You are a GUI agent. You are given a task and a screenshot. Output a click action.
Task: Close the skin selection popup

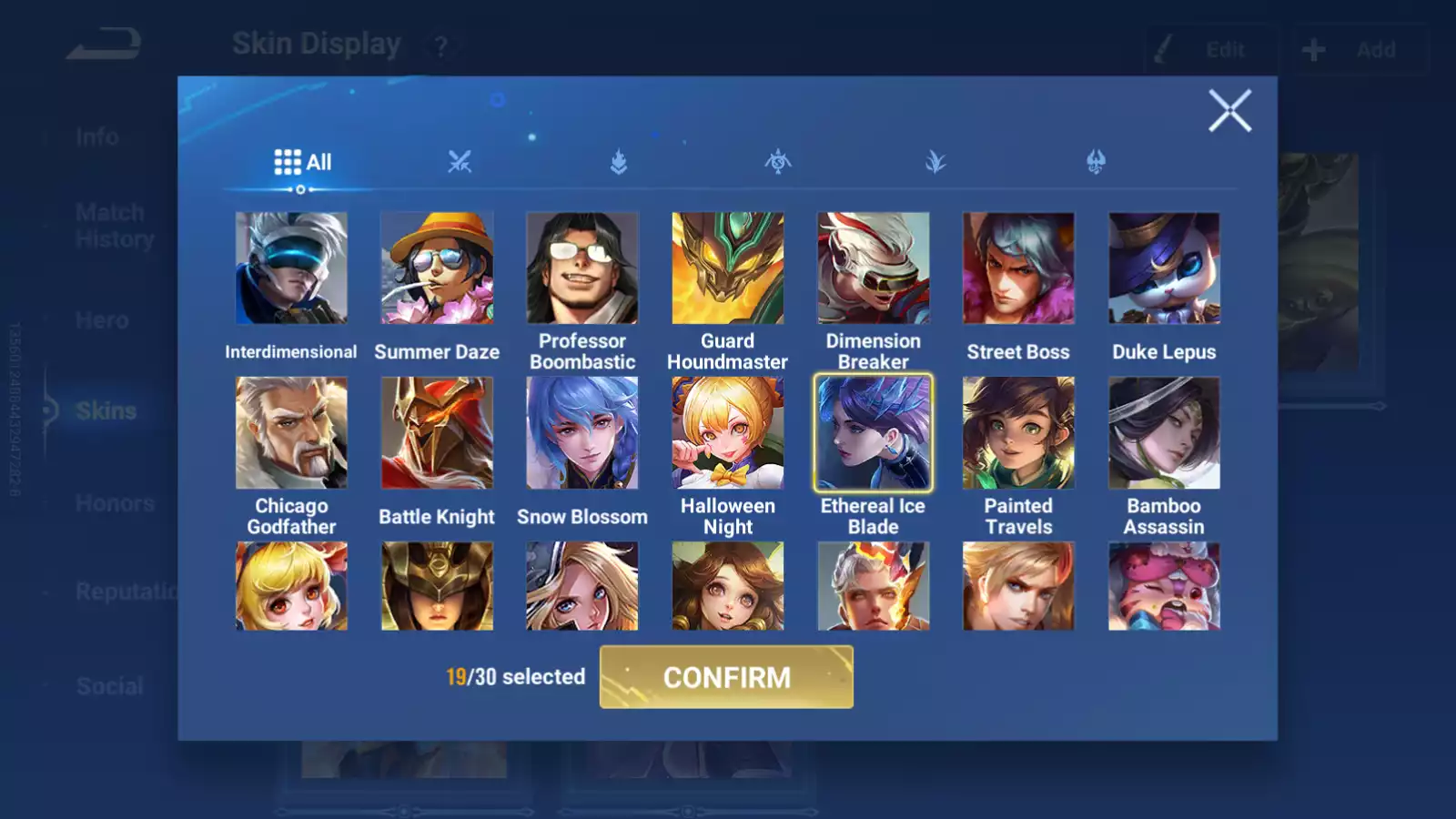point(1229,111)
